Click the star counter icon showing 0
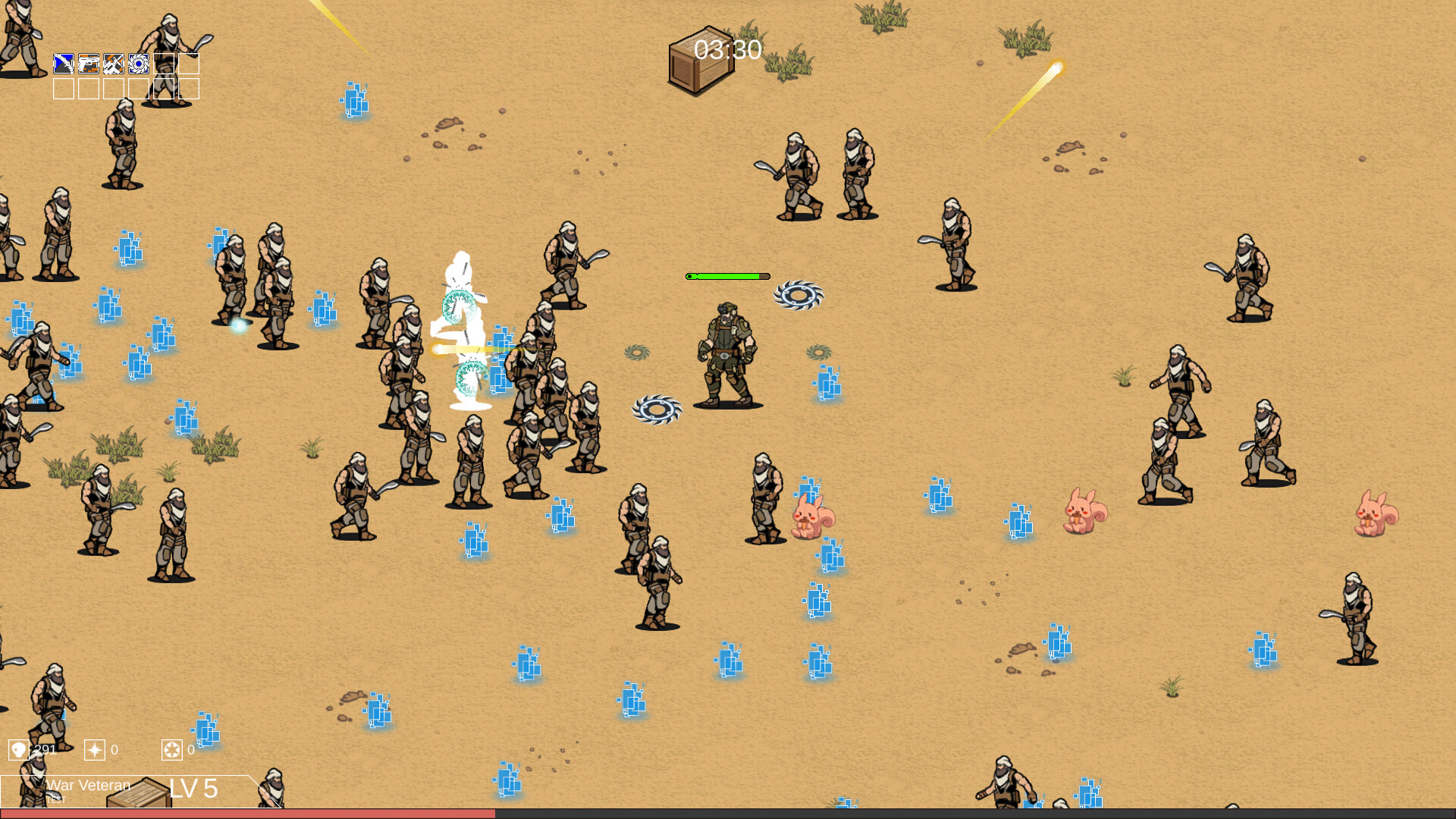Image resolution: width=1456 pixels, height=819 pixels. (95, 749)
